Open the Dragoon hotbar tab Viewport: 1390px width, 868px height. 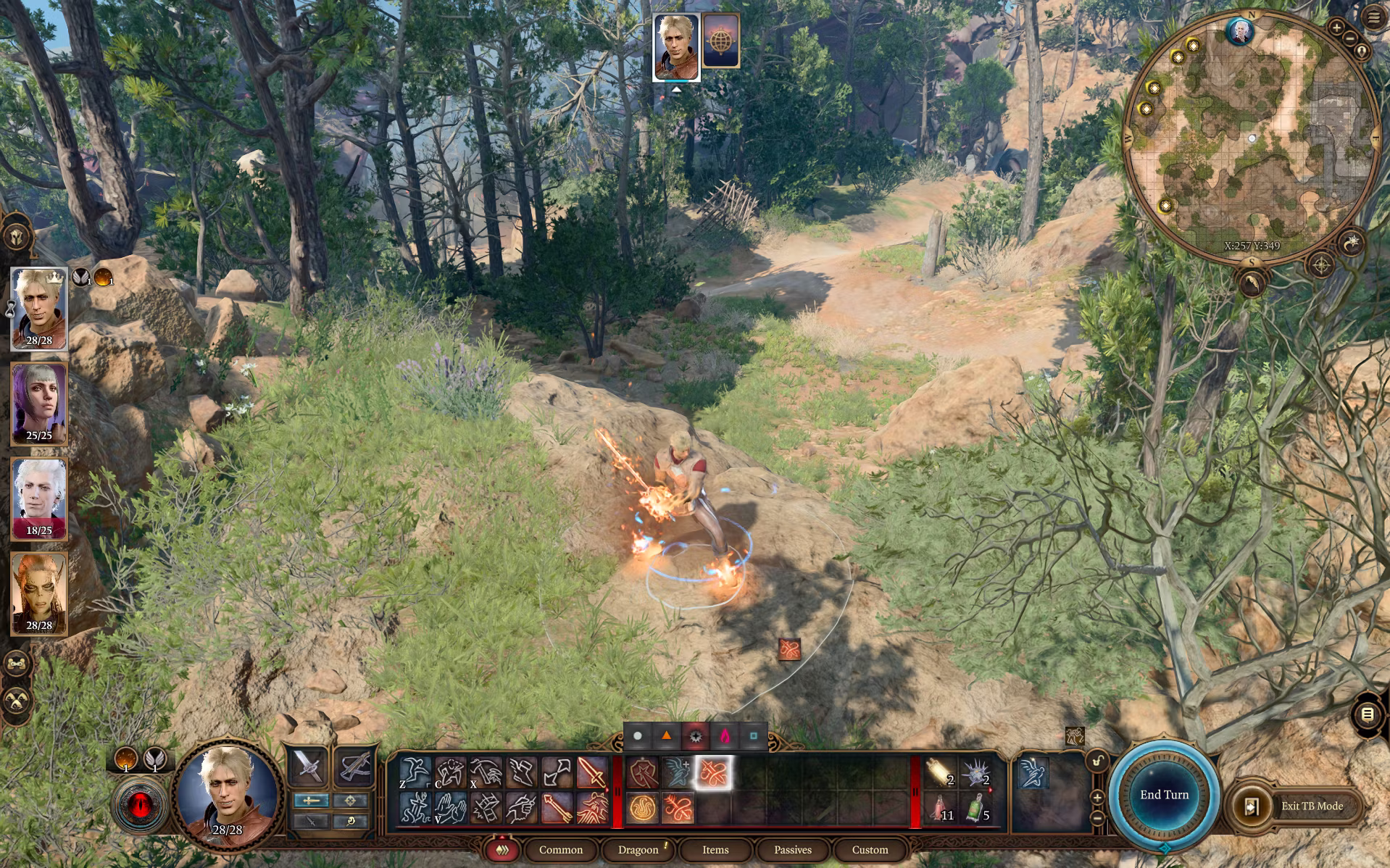click(638, 850)
